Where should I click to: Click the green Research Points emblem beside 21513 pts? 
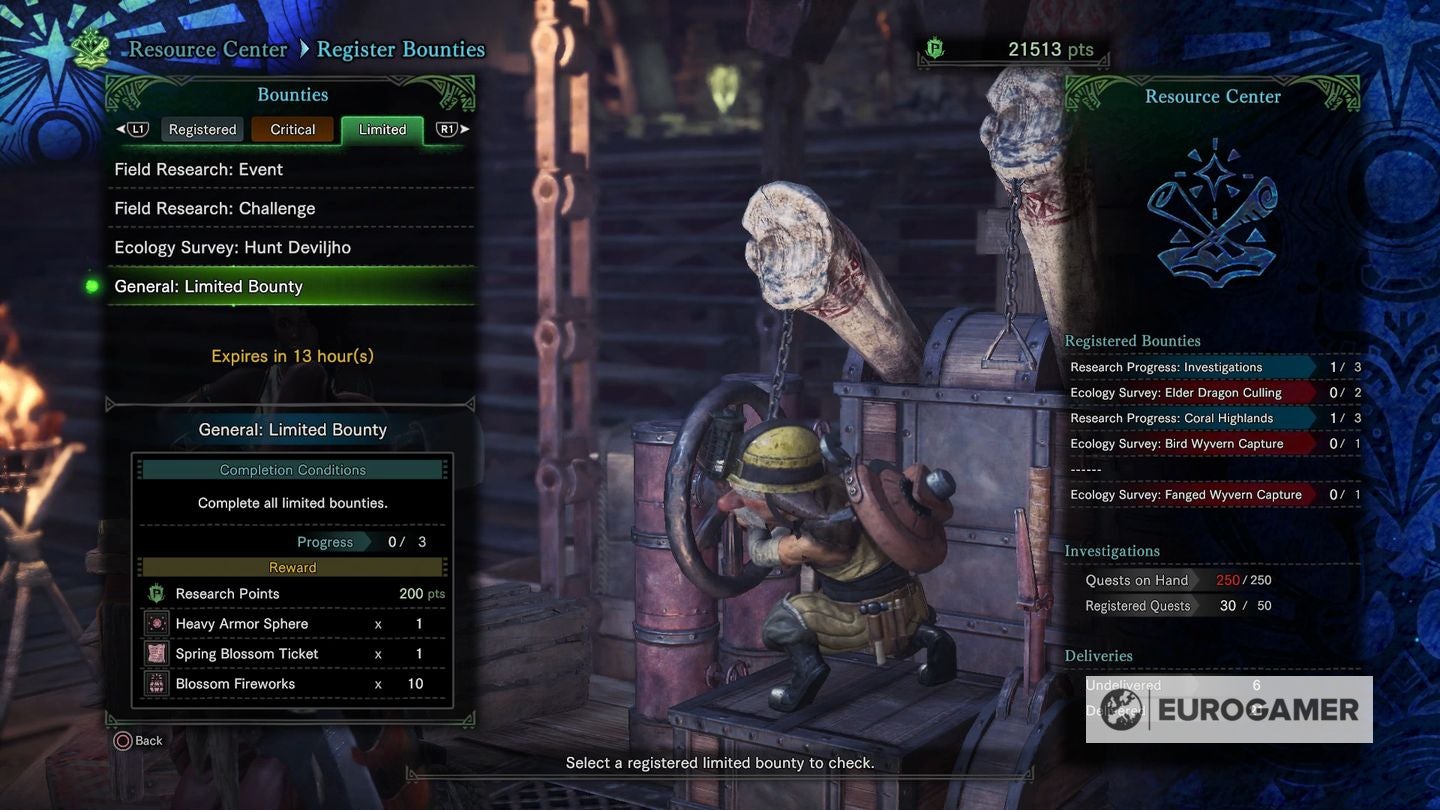(932, 47)
